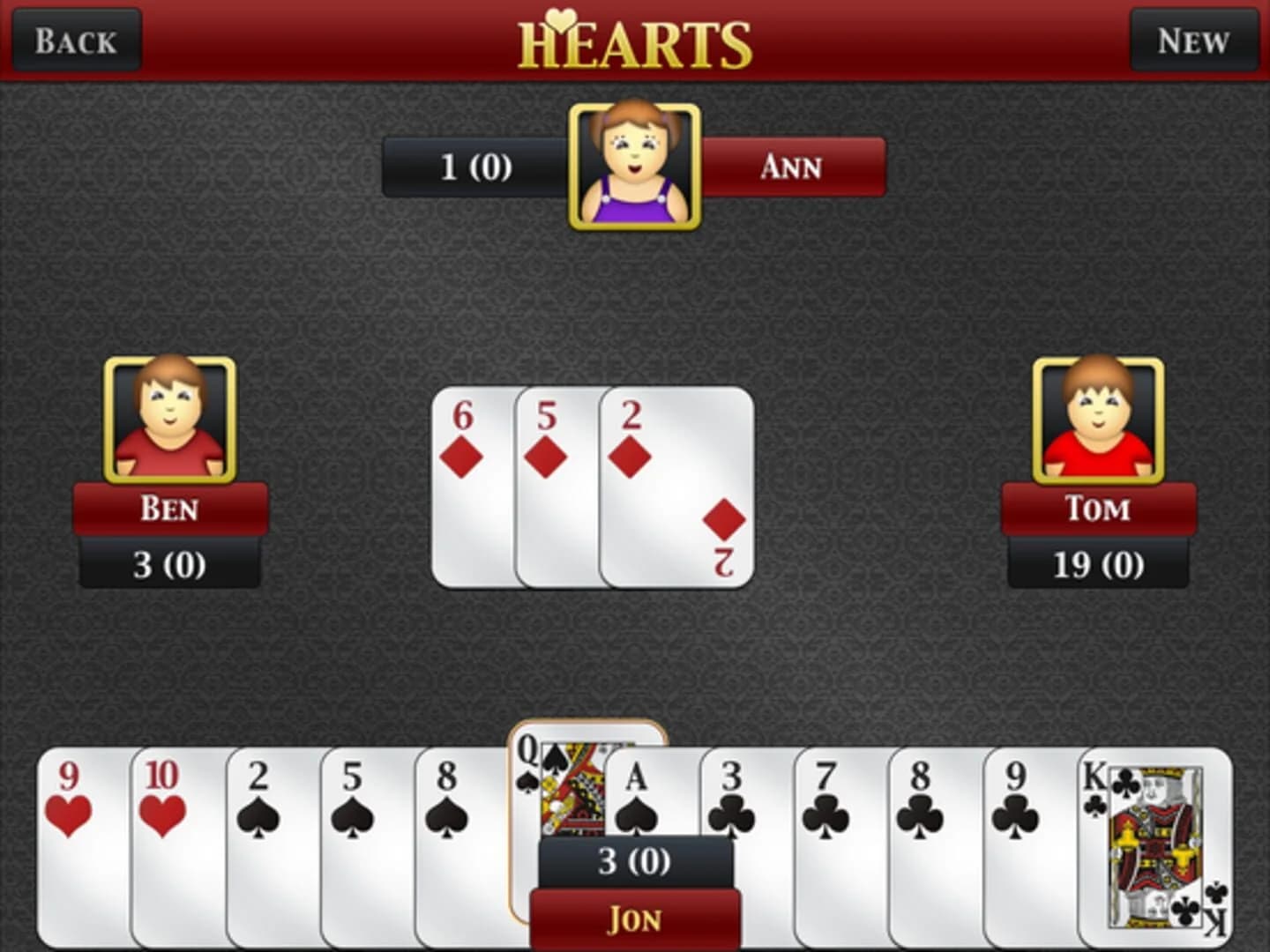Play the Ace of Clubs

pos(639,793)
